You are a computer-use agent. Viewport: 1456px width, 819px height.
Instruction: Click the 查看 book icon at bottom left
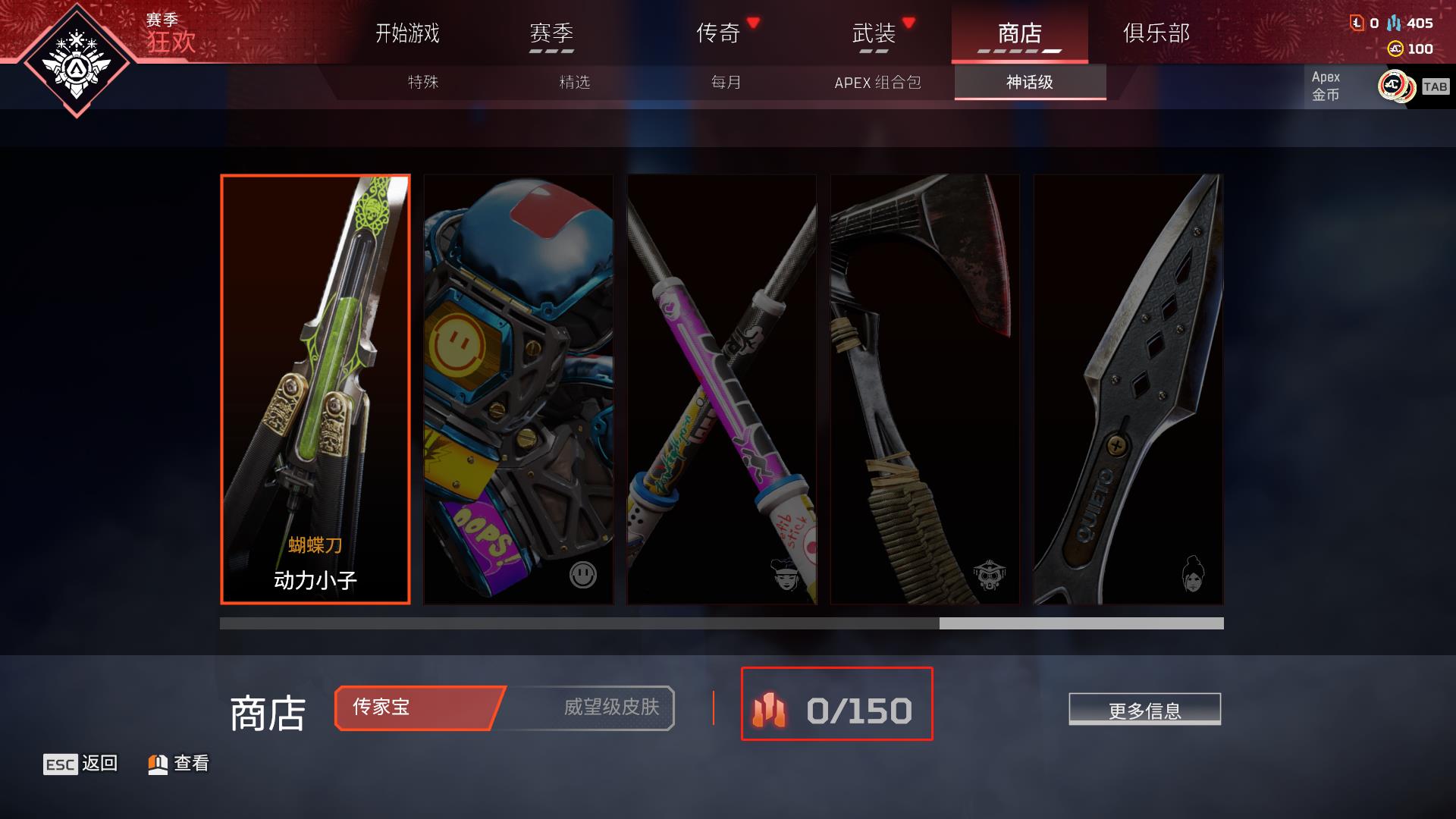[157, 764]
